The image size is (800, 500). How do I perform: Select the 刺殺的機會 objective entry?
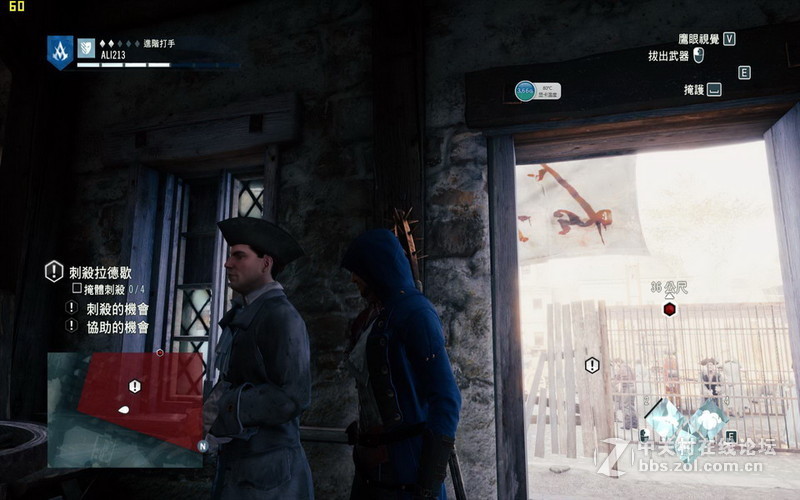point(117,308)
